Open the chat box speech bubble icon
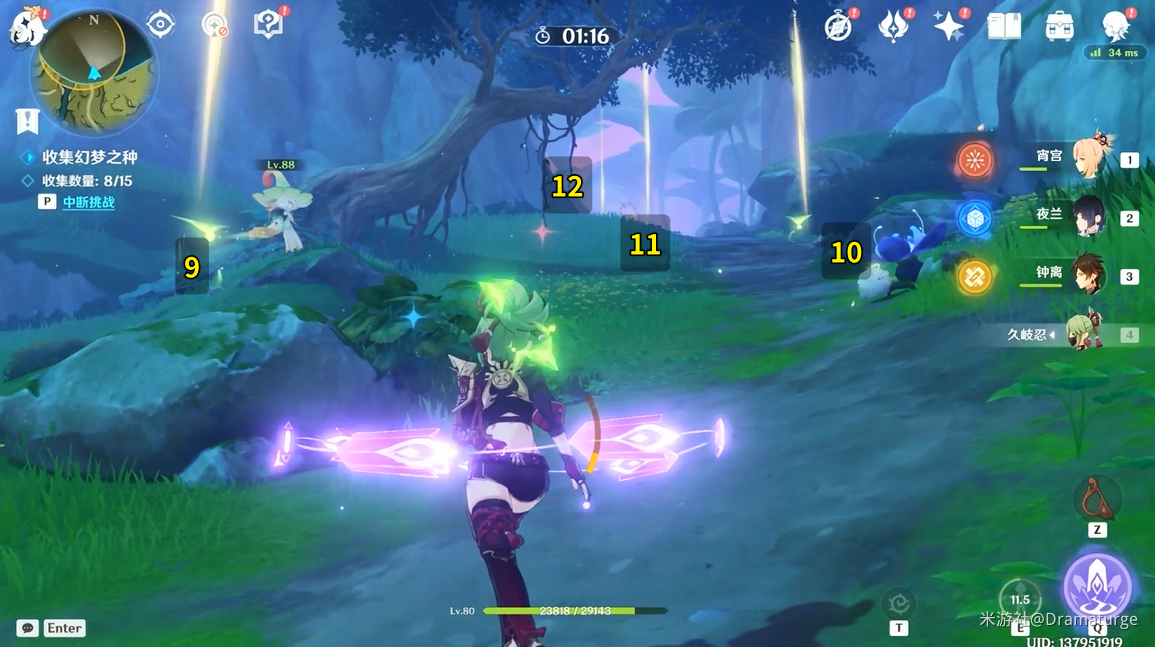 [27, 628]
